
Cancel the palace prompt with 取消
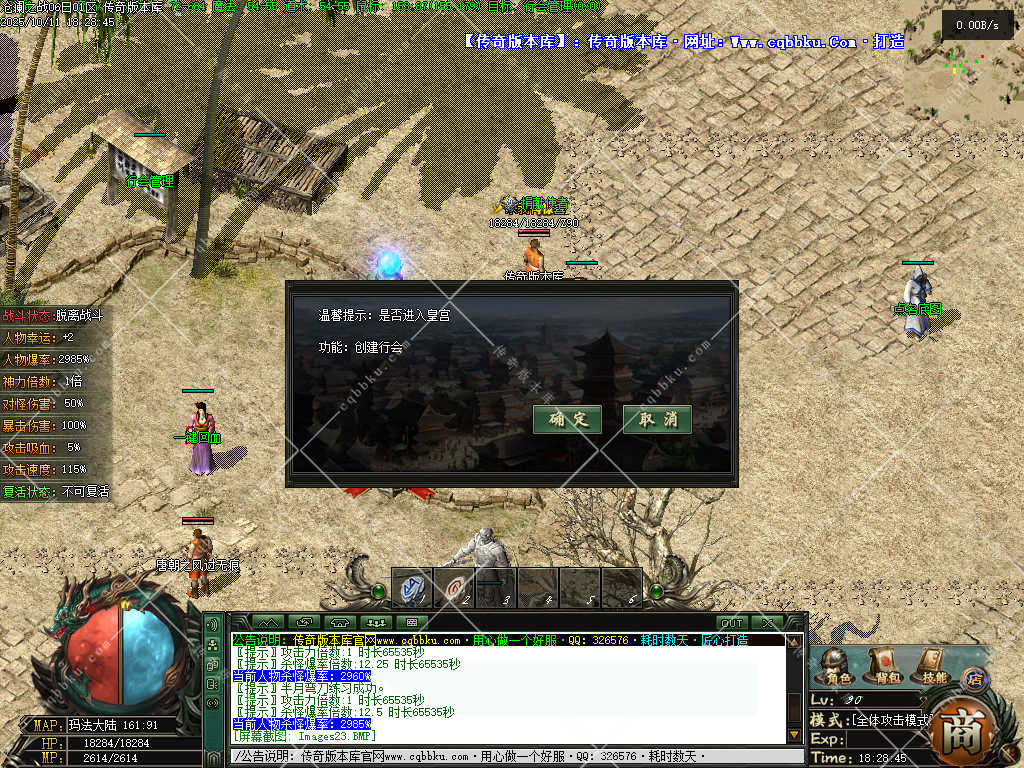(x=657, y=419)
